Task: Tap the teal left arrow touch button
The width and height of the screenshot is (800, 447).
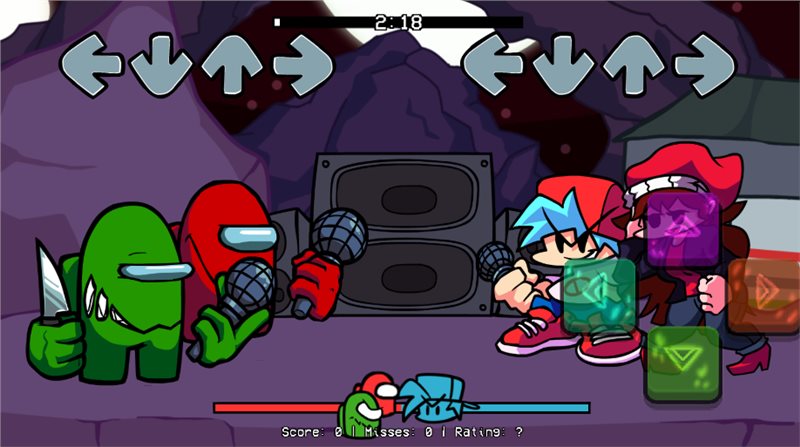Action: pyautogui.click(x=600, y=296)
